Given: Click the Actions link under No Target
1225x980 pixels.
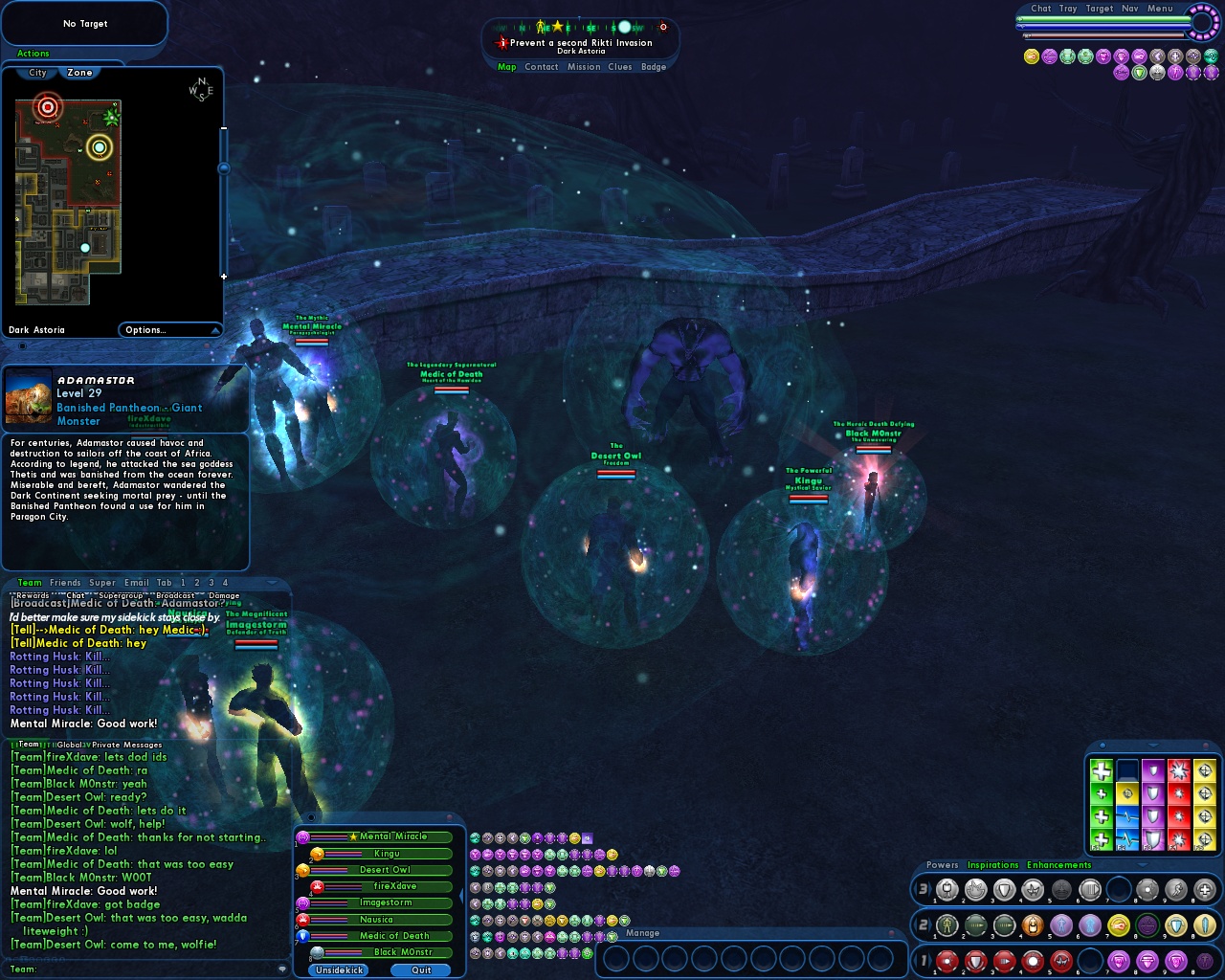Looking at the screenshot, I should 33,54.
